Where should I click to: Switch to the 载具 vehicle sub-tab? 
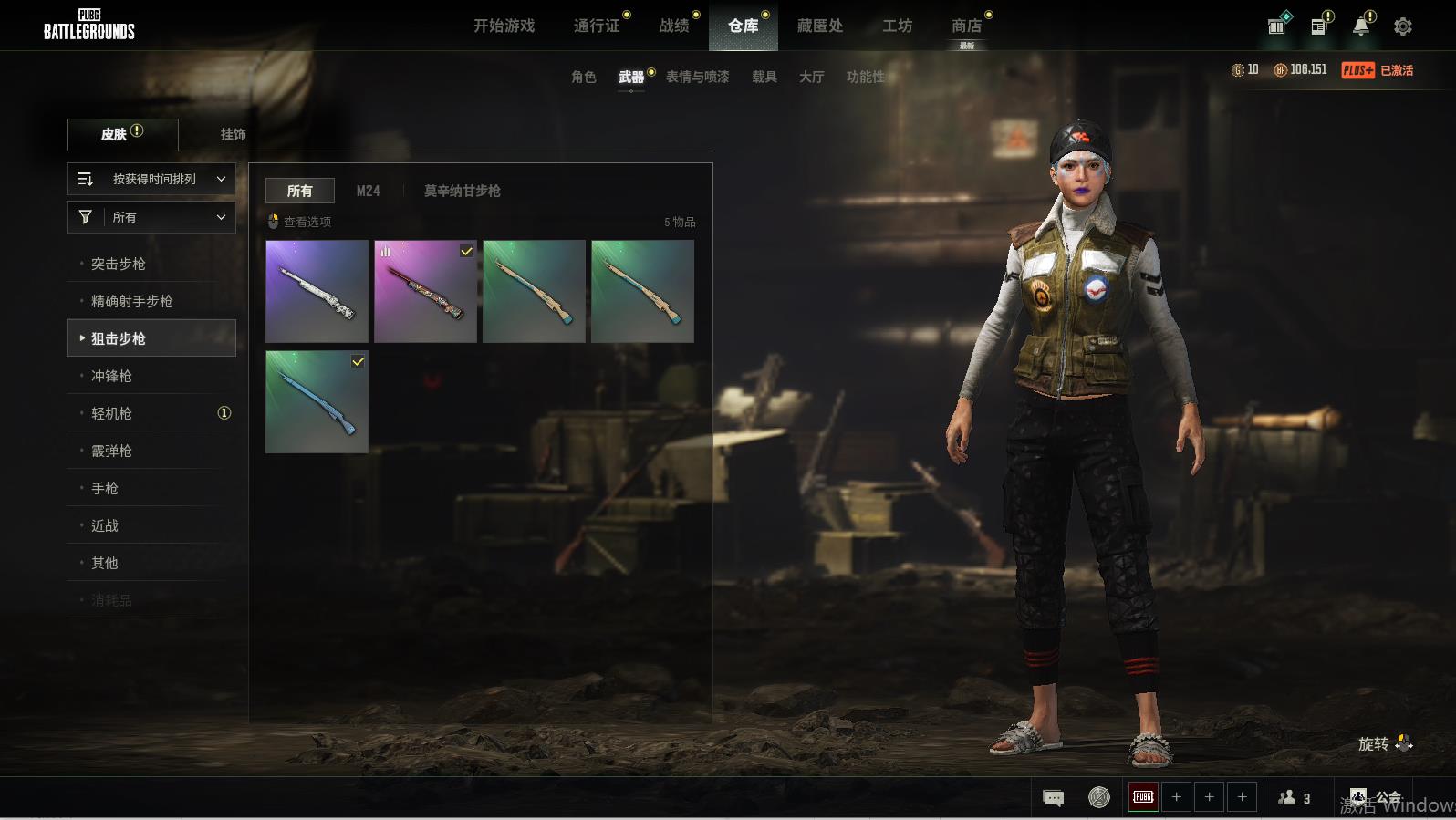[x=764, y=77]
